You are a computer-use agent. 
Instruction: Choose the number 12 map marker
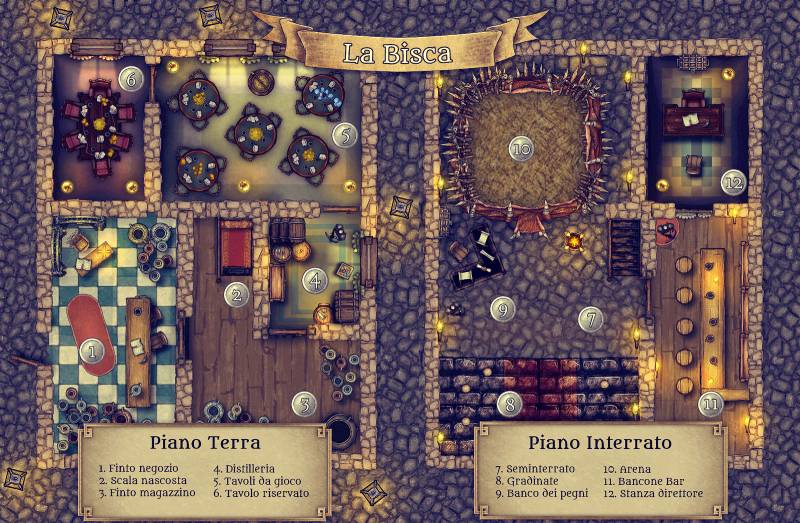coord(734,182)
